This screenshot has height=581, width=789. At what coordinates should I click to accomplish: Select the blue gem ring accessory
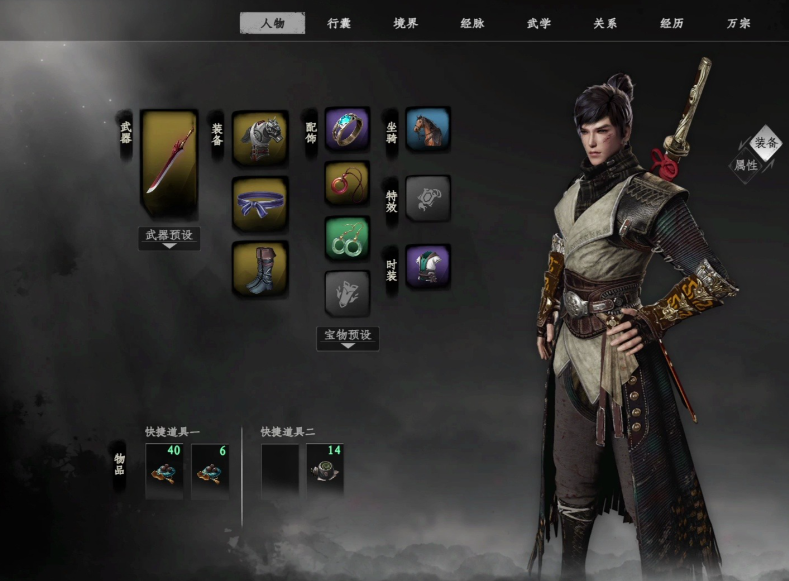point(347,129)
